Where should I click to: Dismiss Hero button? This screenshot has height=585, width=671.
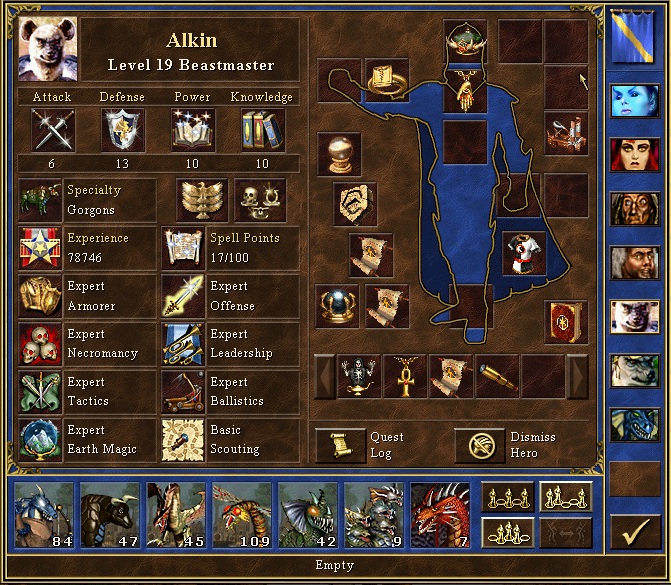480,445
